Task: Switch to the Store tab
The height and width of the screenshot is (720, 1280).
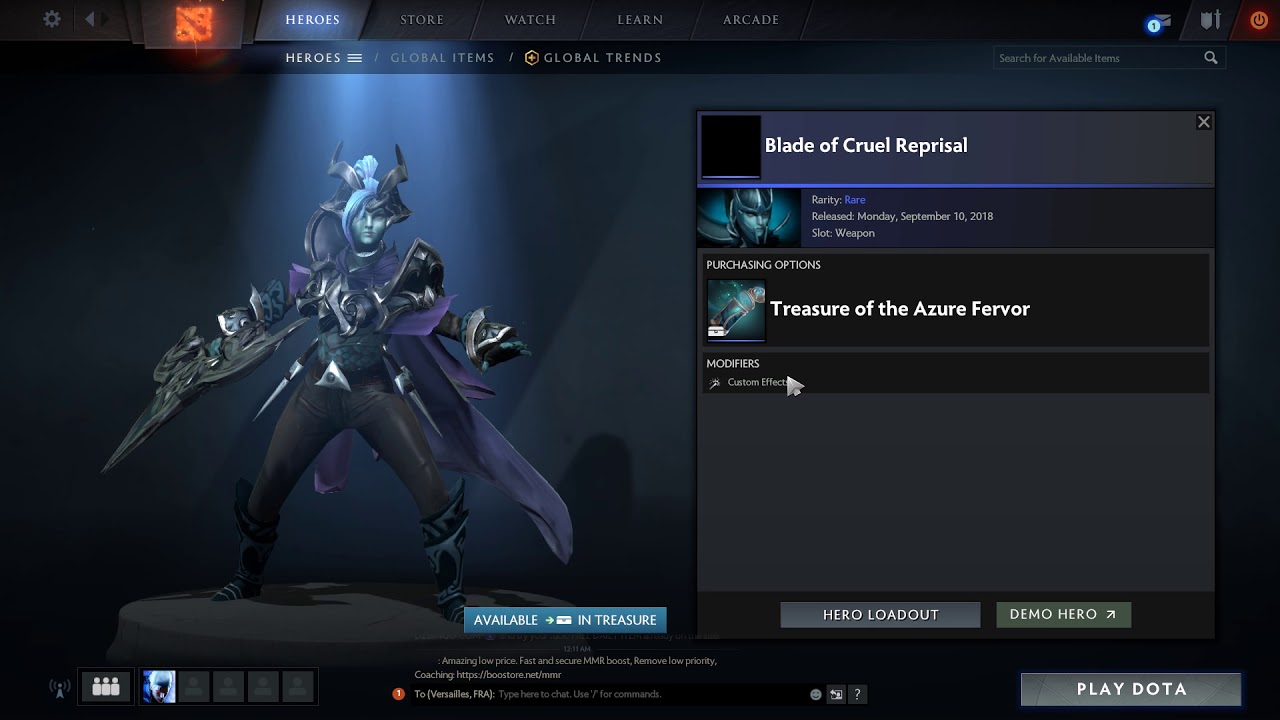Action: point(422,19)
